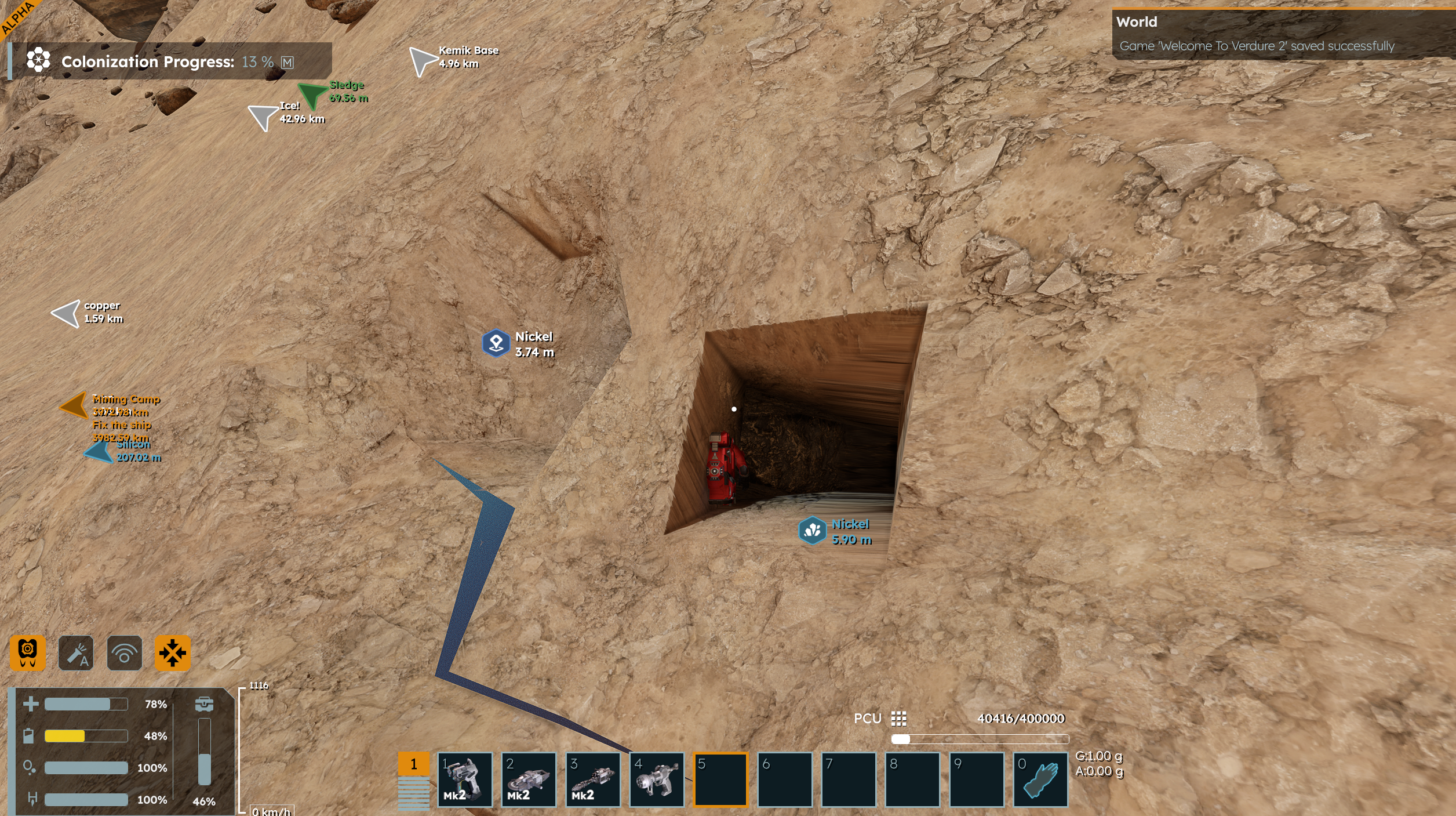
Task: Select the Nickel 5.90 m ore marker
Action: coord(812,530)
